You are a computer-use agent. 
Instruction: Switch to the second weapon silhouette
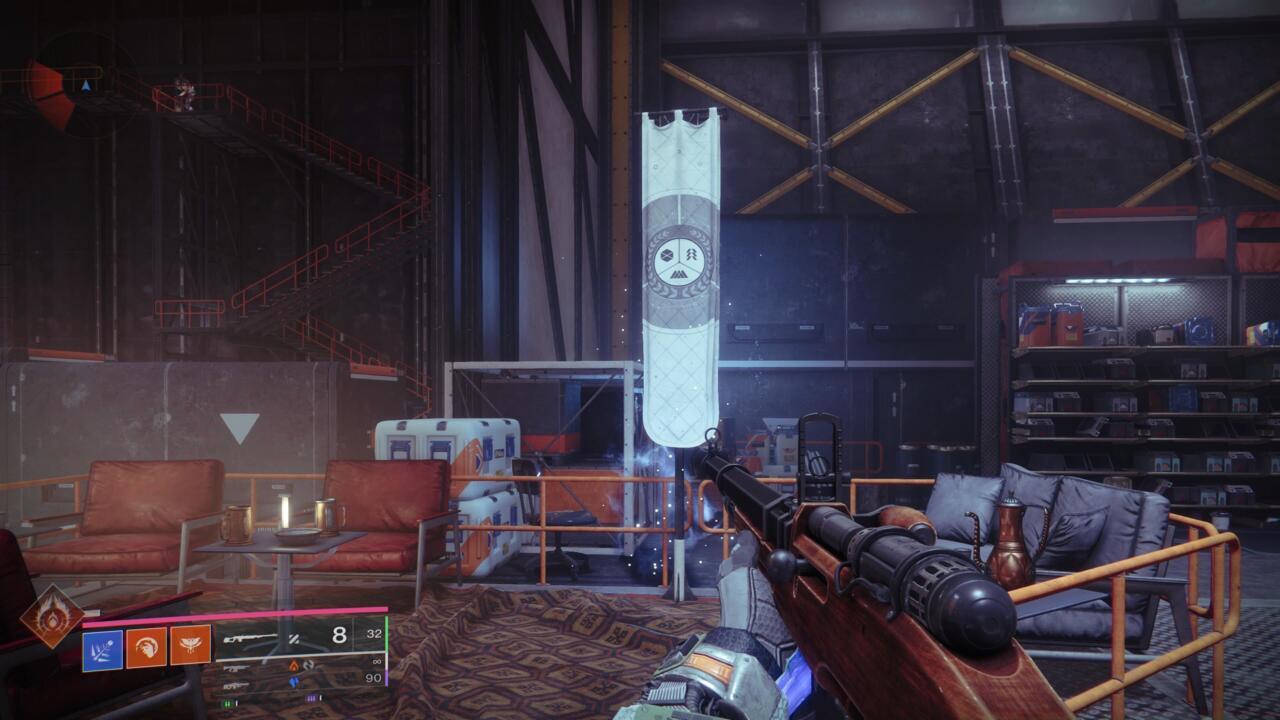coord(237,667)
